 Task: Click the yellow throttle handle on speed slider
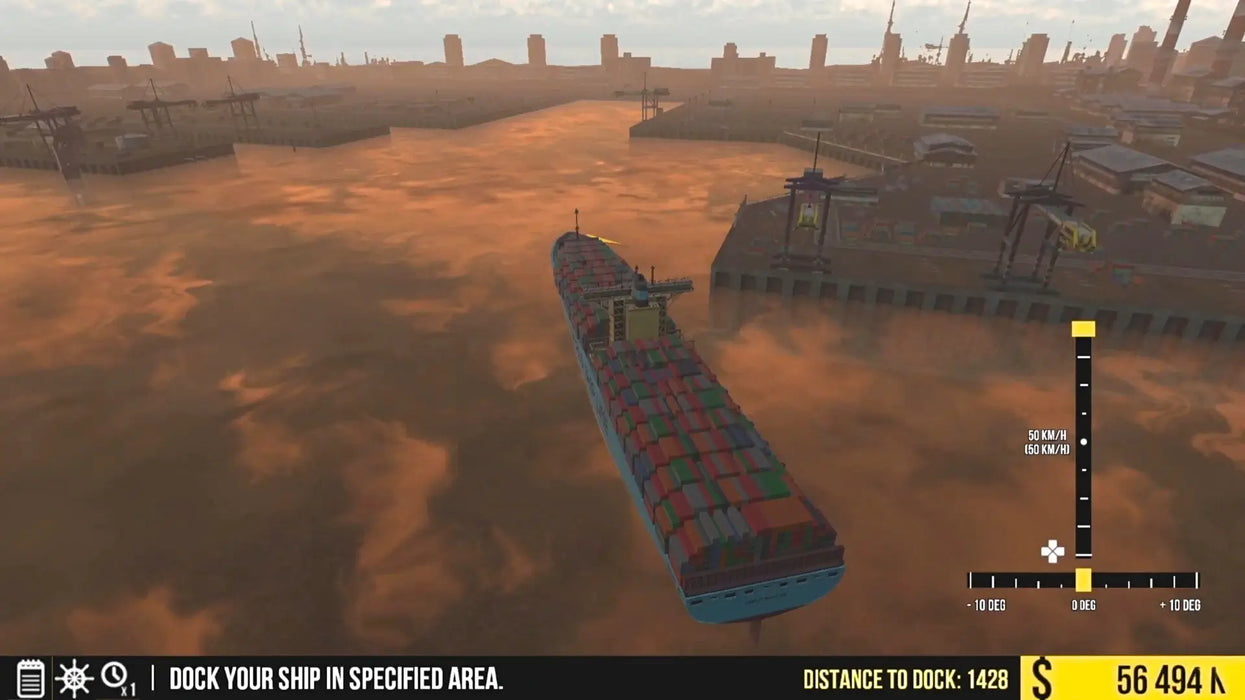click(x=1083, y=329)
